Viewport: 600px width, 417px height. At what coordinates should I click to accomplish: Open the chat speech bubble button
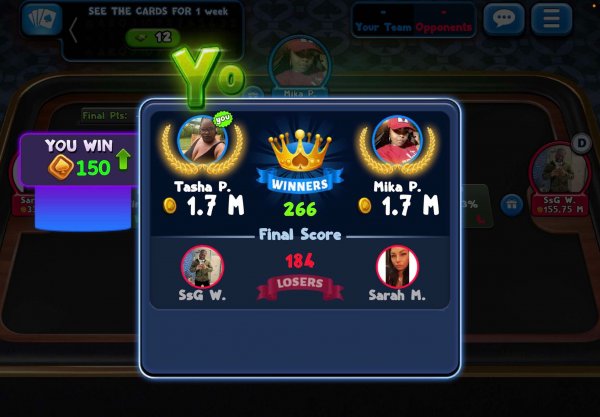pyautogui.click(x=504, y=19)
